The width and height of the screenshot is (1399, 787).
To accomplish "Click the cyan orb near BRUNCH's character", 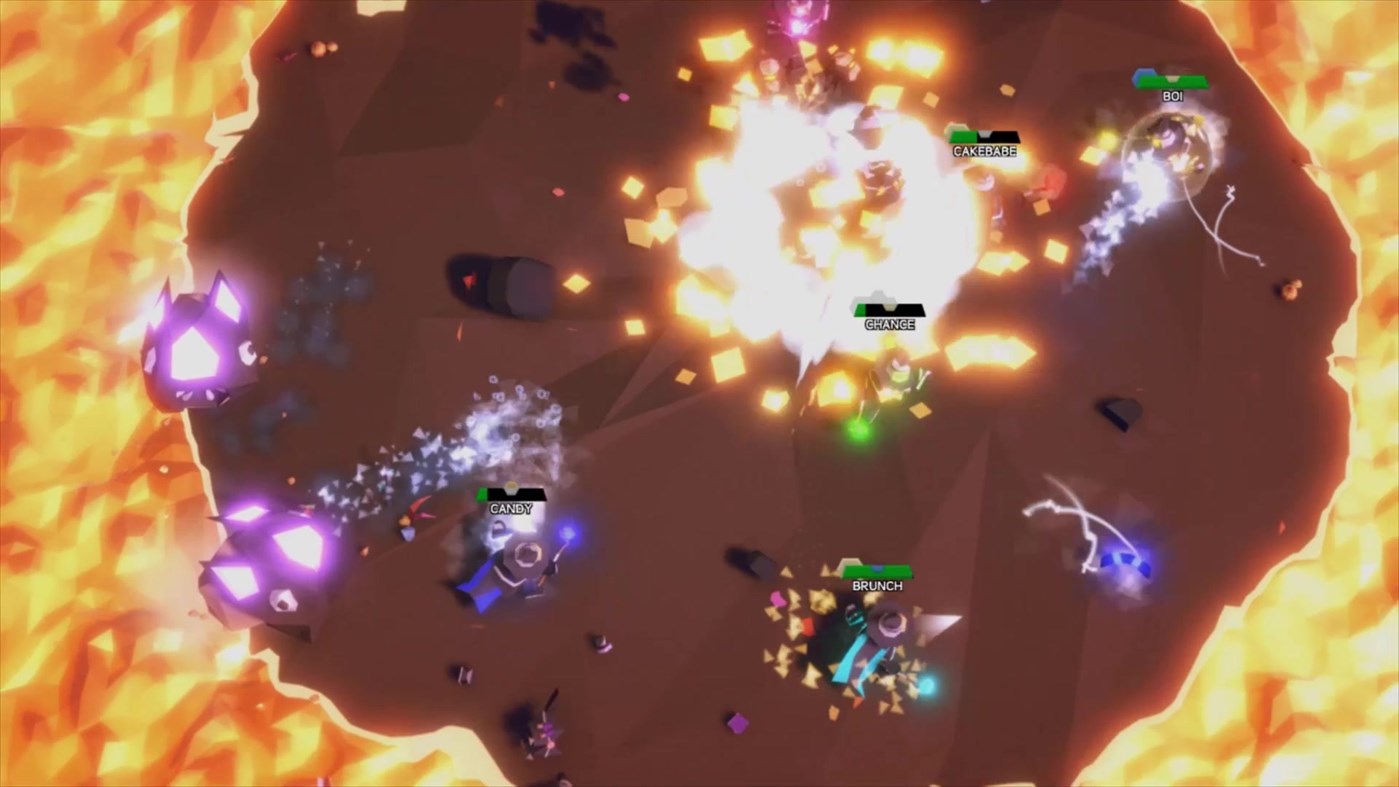I will tap(928, 688).
